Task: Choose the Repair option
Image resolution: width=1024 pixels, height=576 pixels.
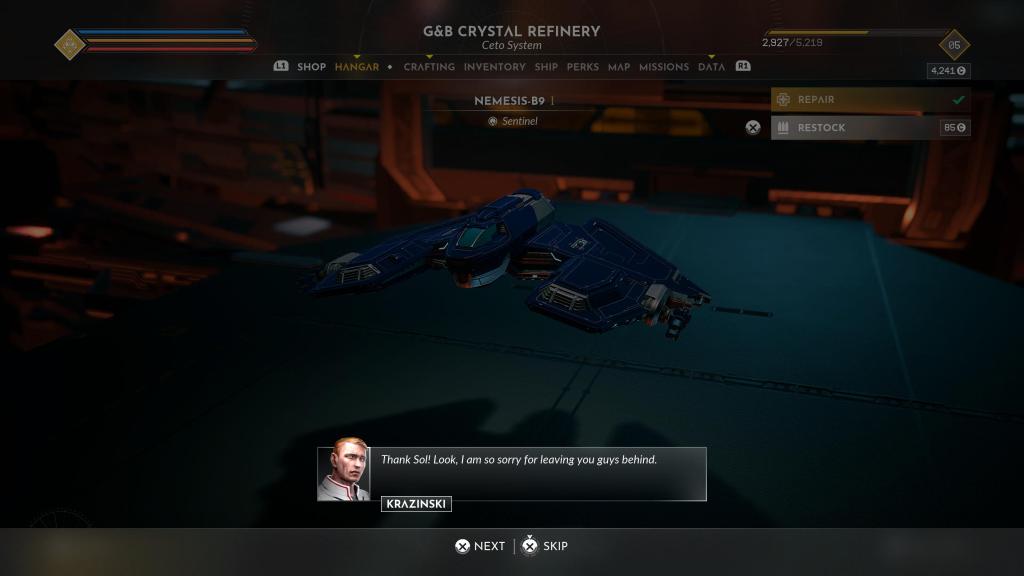Action: (870, 100)
